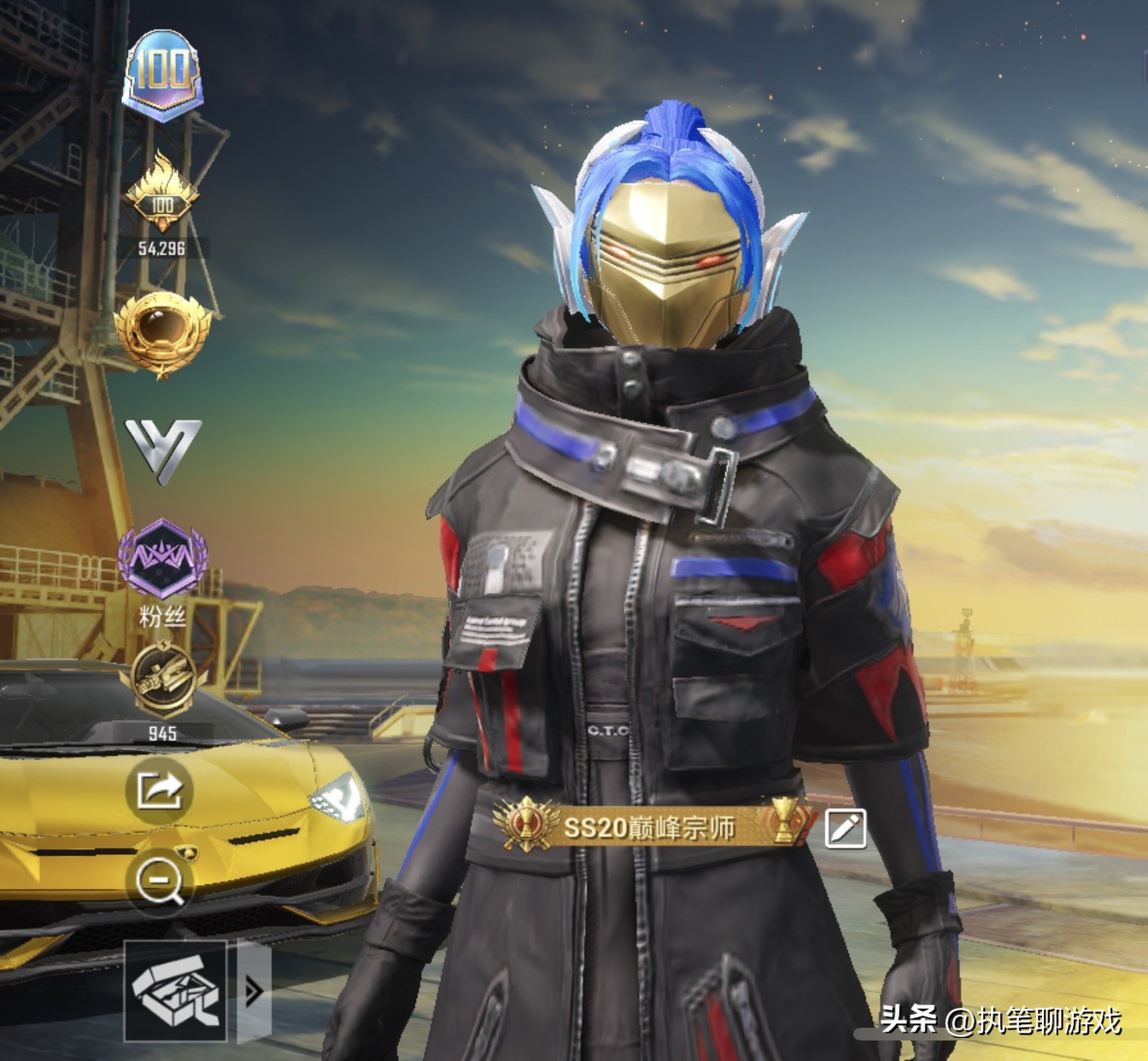Open the level 100 badge
Screen dimensions: 1148x1061
(x=163, y=73)
